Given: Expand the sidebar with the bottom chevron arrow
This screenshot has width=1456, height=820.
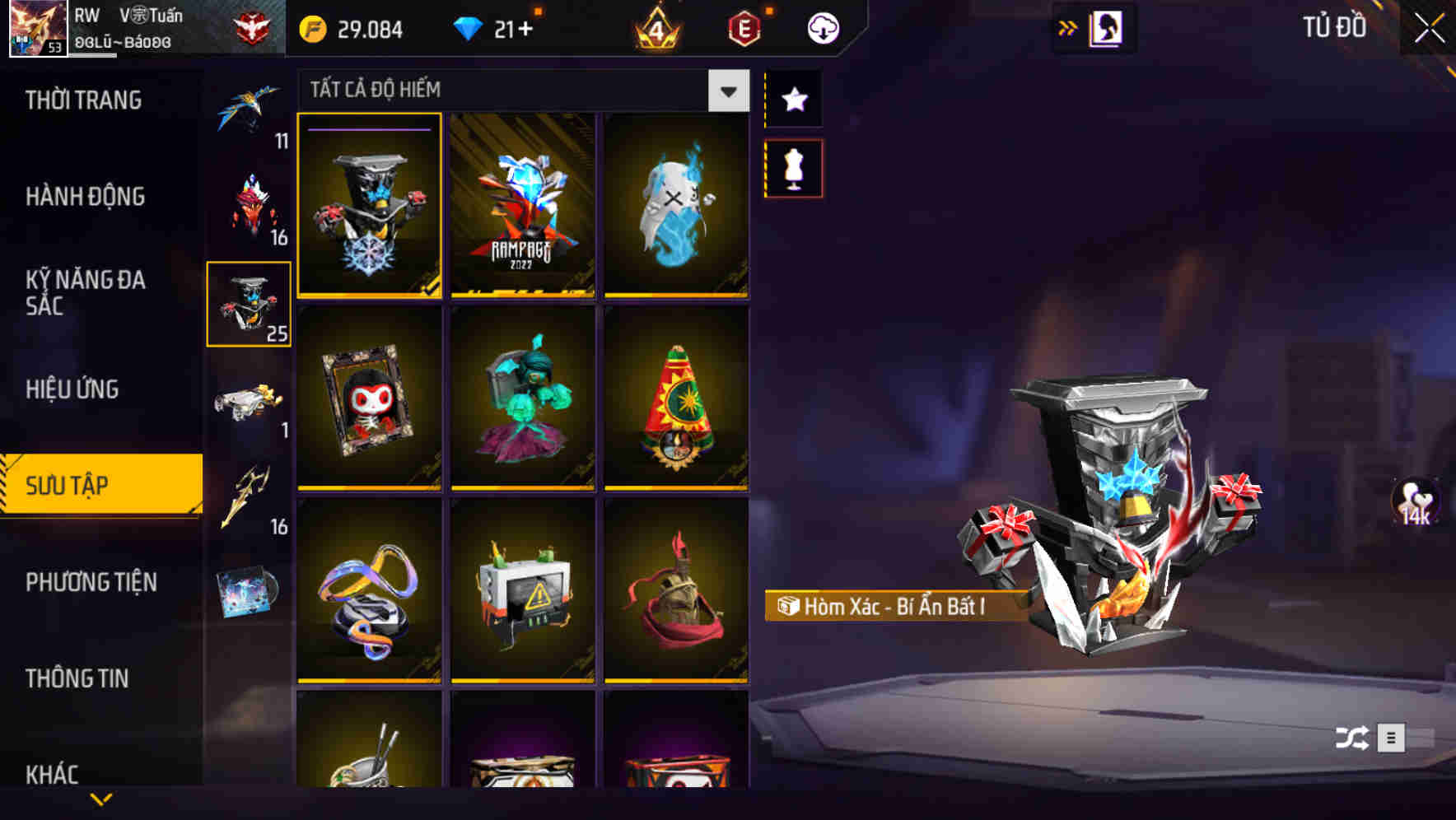Looking at the screenshot, I should 101,801.
